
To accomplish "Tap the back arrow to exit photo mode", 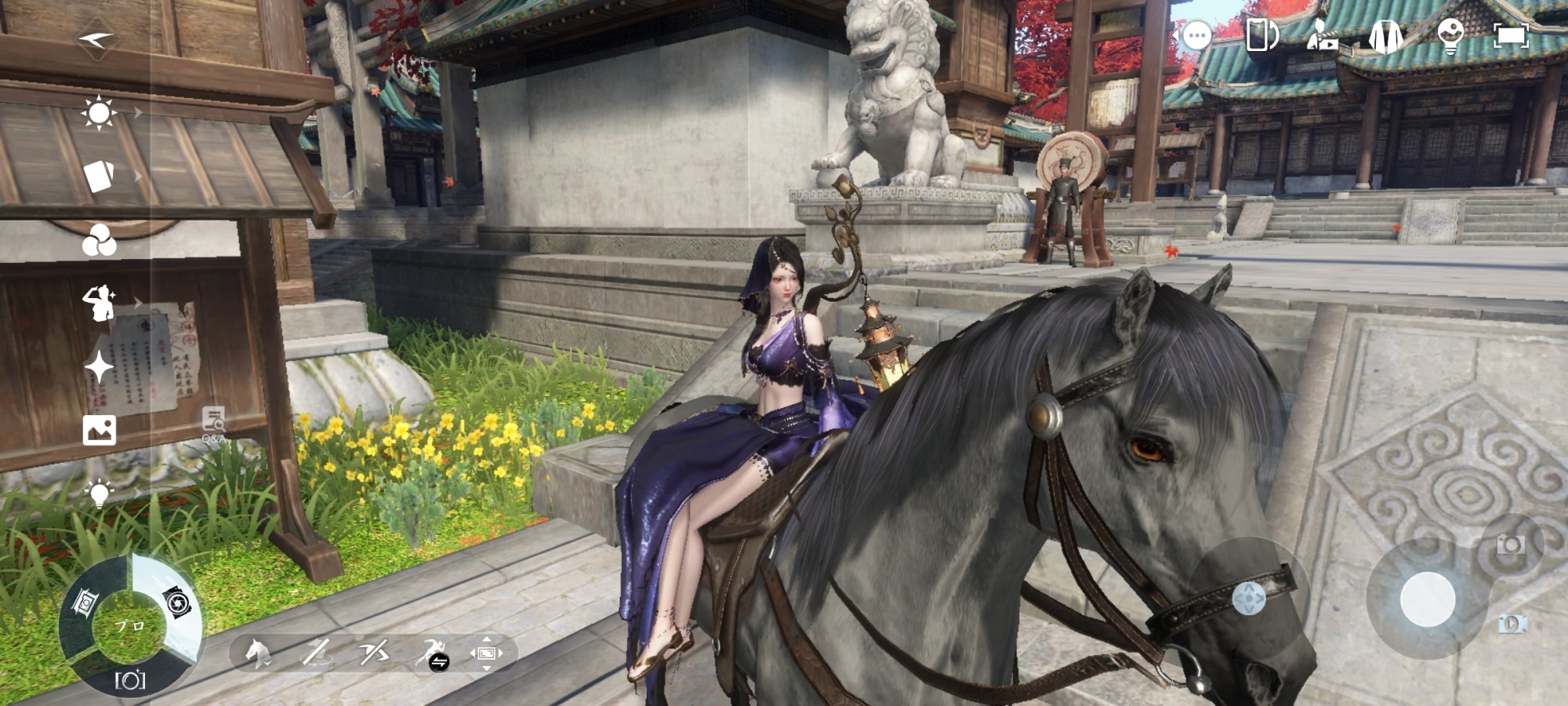I will click(98, 38).
